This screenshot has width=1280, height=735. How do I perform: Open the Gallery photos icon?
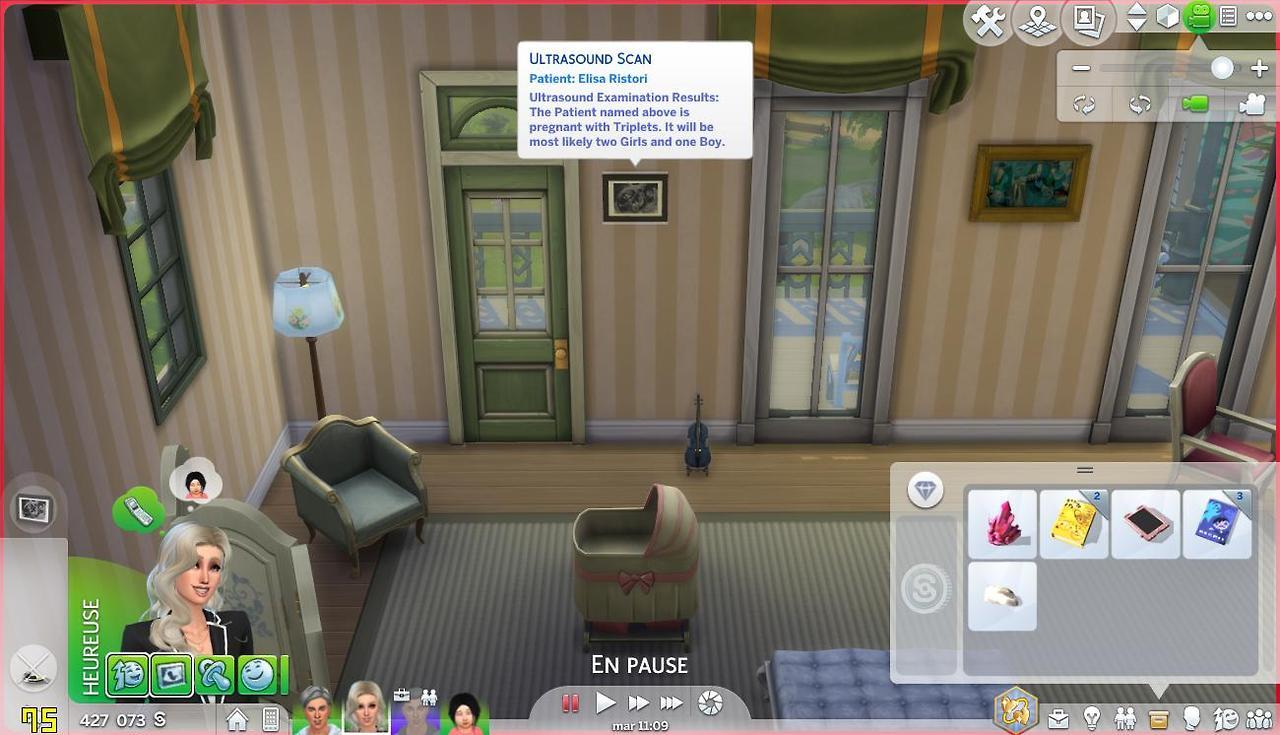click(x=1087, y=21)
